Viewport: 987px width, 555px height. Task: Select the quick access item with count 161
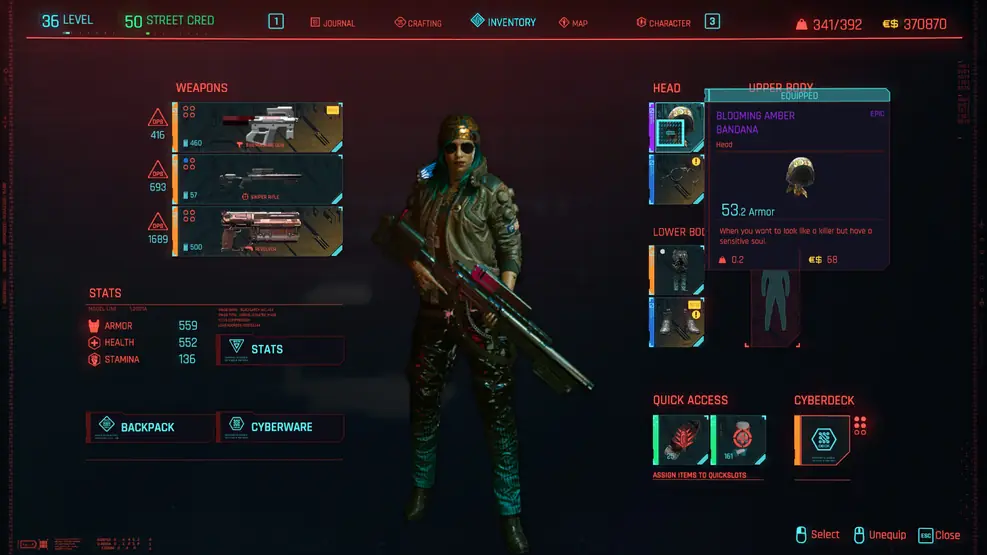pos(740,440)
